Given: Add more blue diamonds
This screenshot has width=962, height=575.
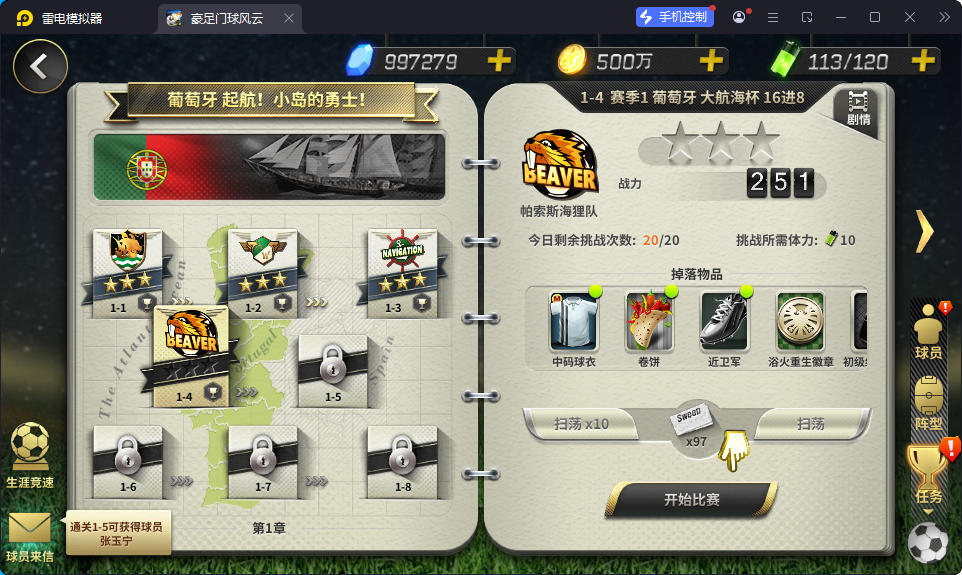Looking at the screenshot, I should pos(498,61).
